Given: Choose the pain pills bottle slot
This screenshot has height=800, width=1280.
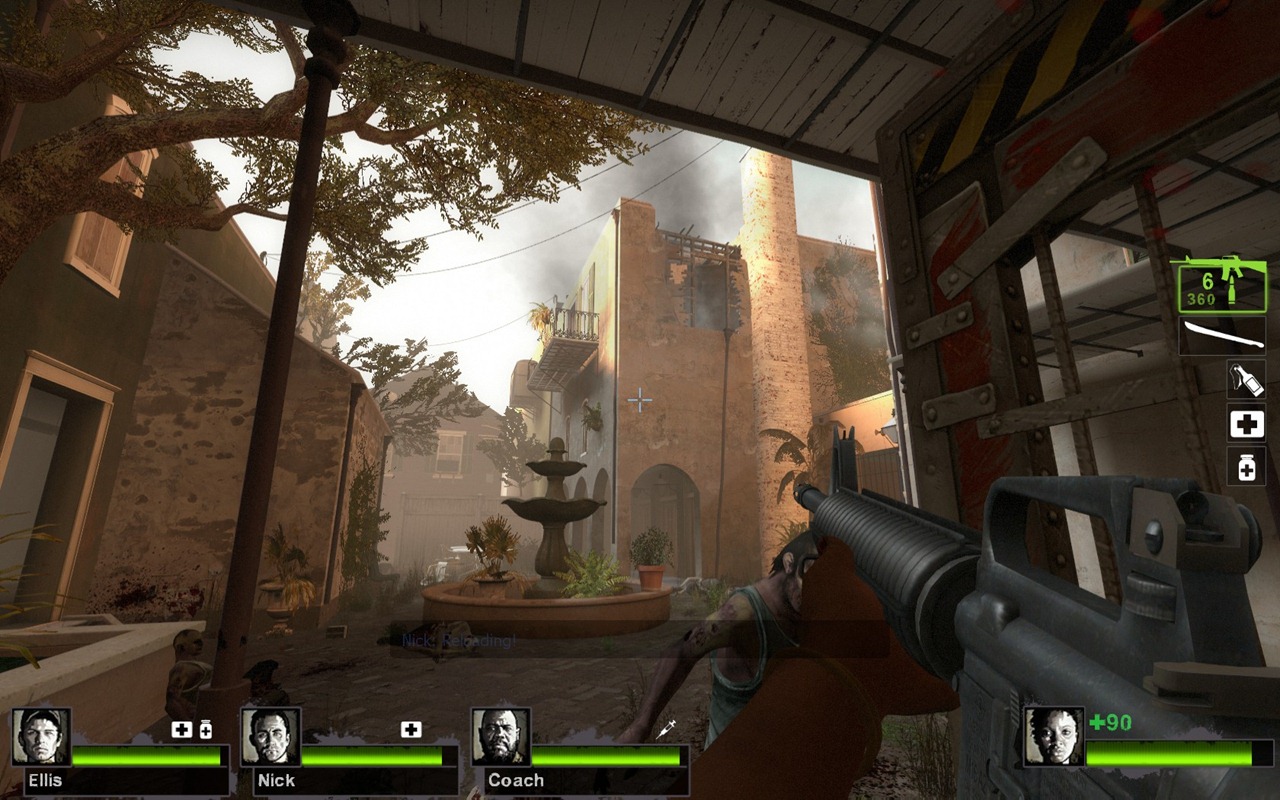Looking at the screenshot, I should [1246, 467].
